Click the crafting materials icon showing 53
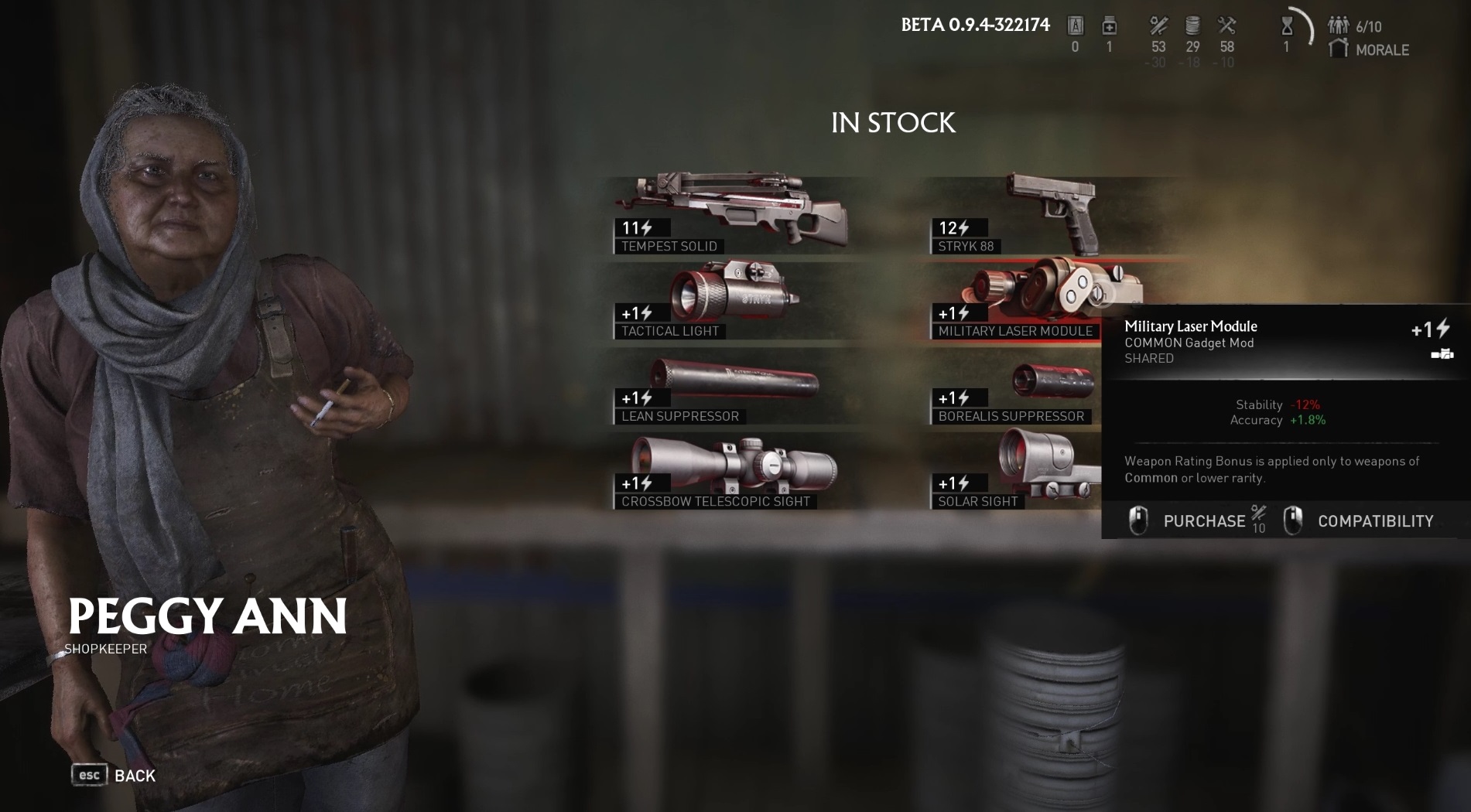1471x812 pixels. pyautogui.click(x=1158, y=25)
